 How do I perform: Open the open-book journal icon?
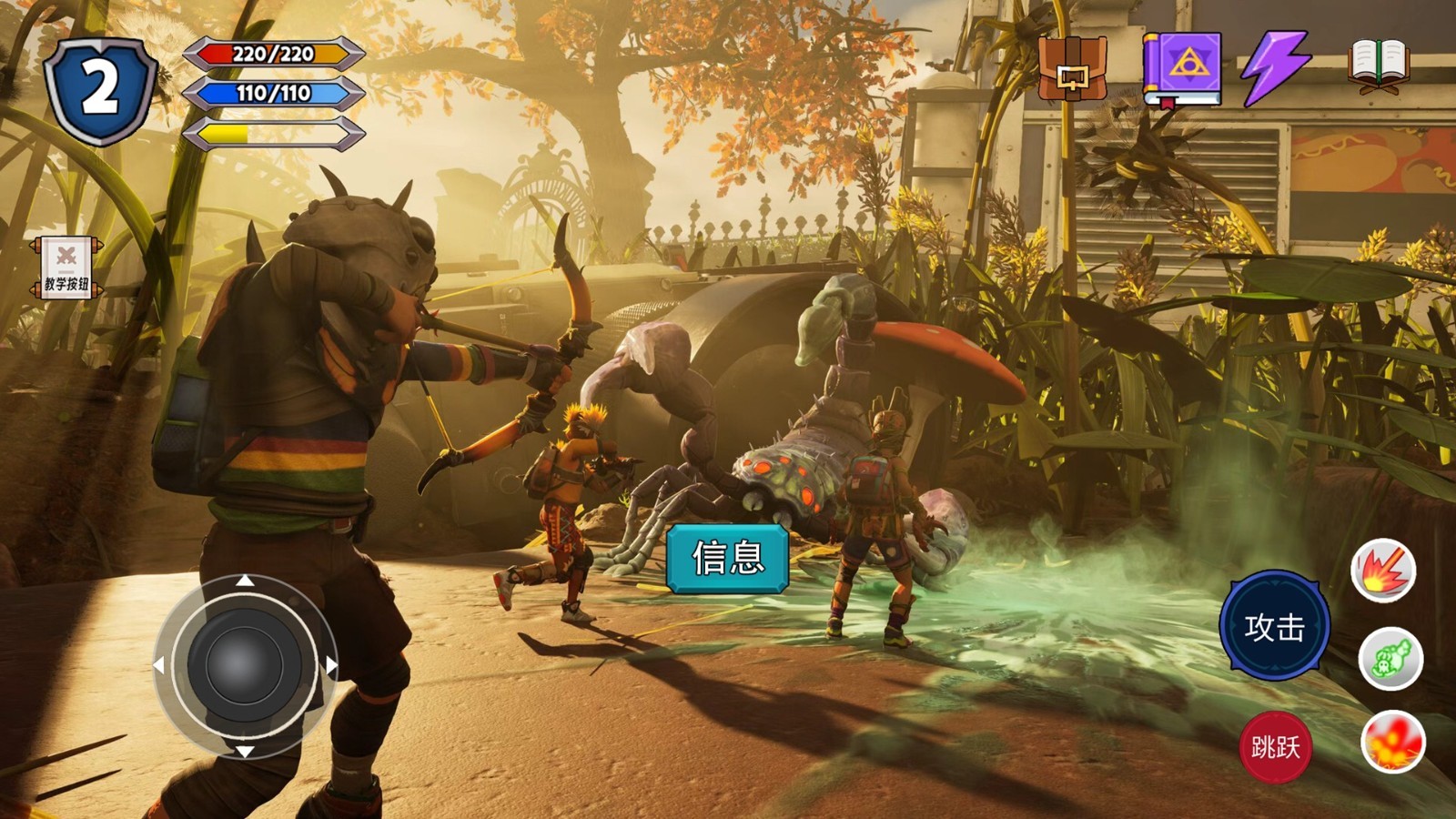pos(1379,66)
